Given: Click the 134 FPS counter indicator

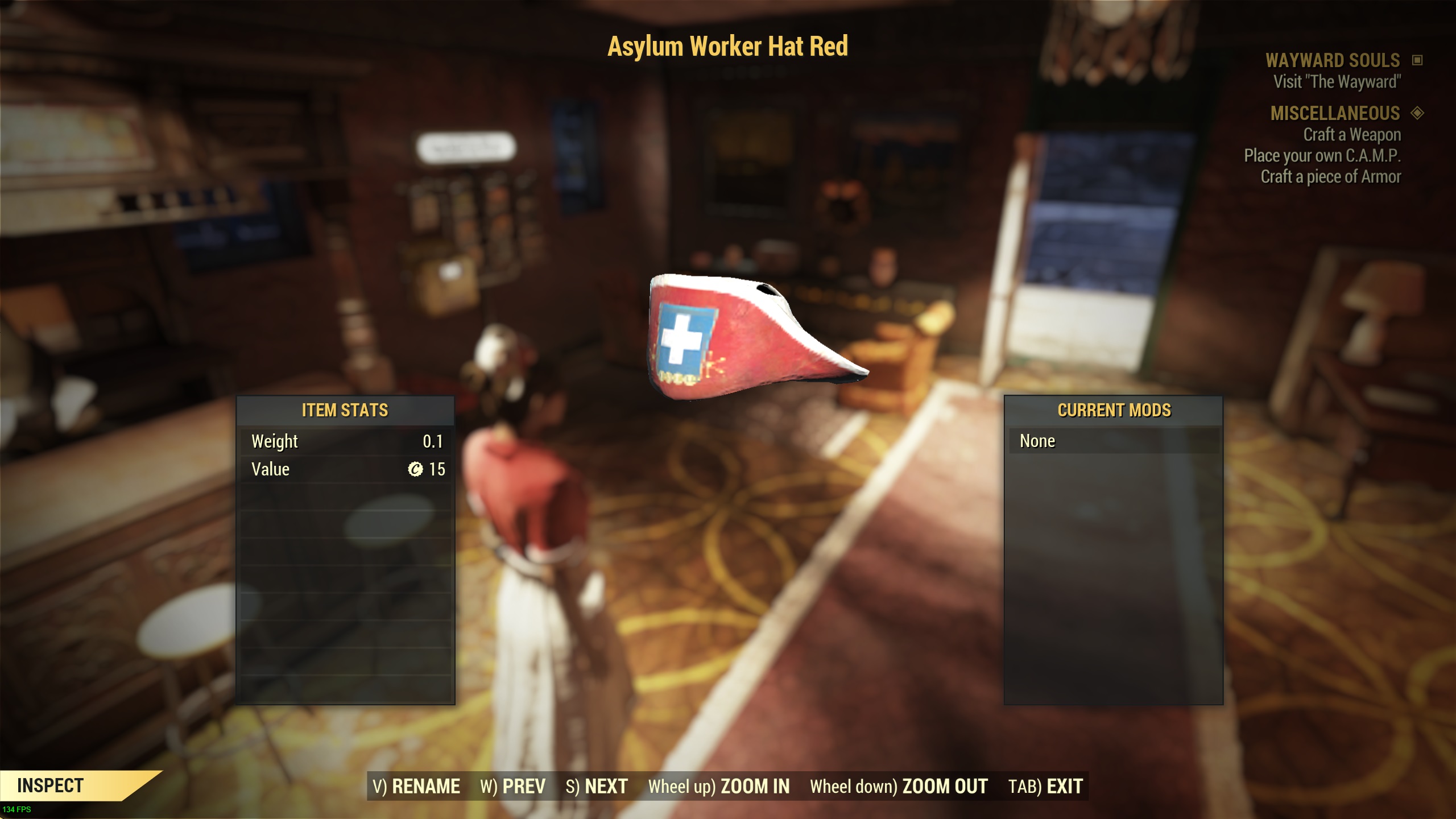Looking at the screenshot, I should click(16, 810).
